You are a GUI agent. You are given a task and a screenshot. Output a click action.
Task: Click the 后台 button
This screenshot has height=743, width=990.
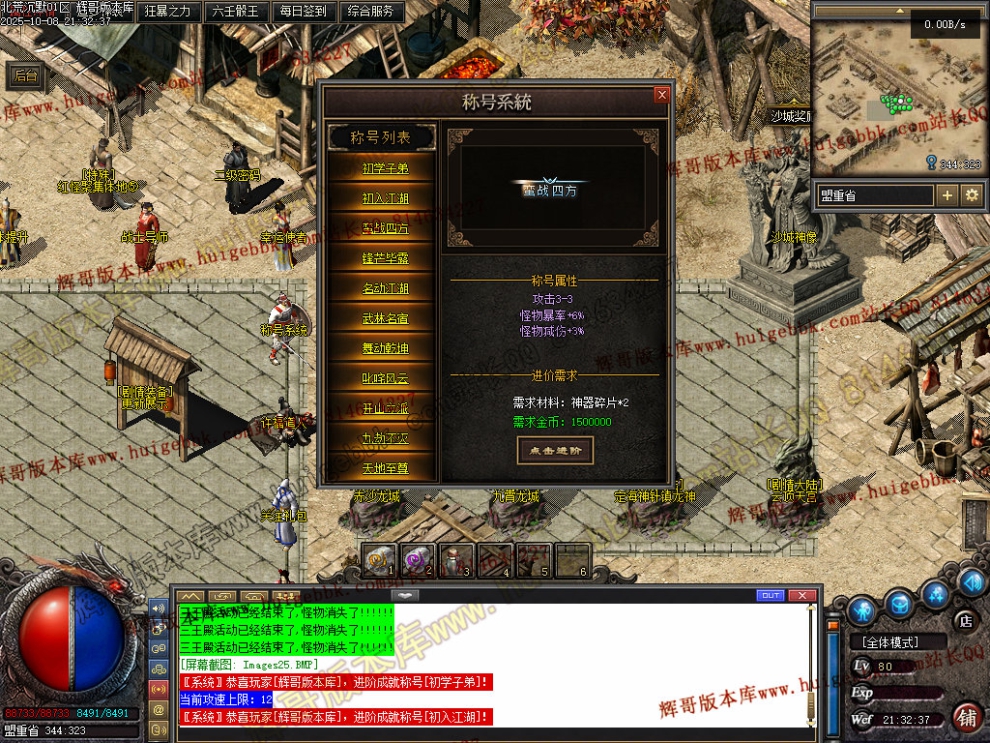tap(27, 75)
